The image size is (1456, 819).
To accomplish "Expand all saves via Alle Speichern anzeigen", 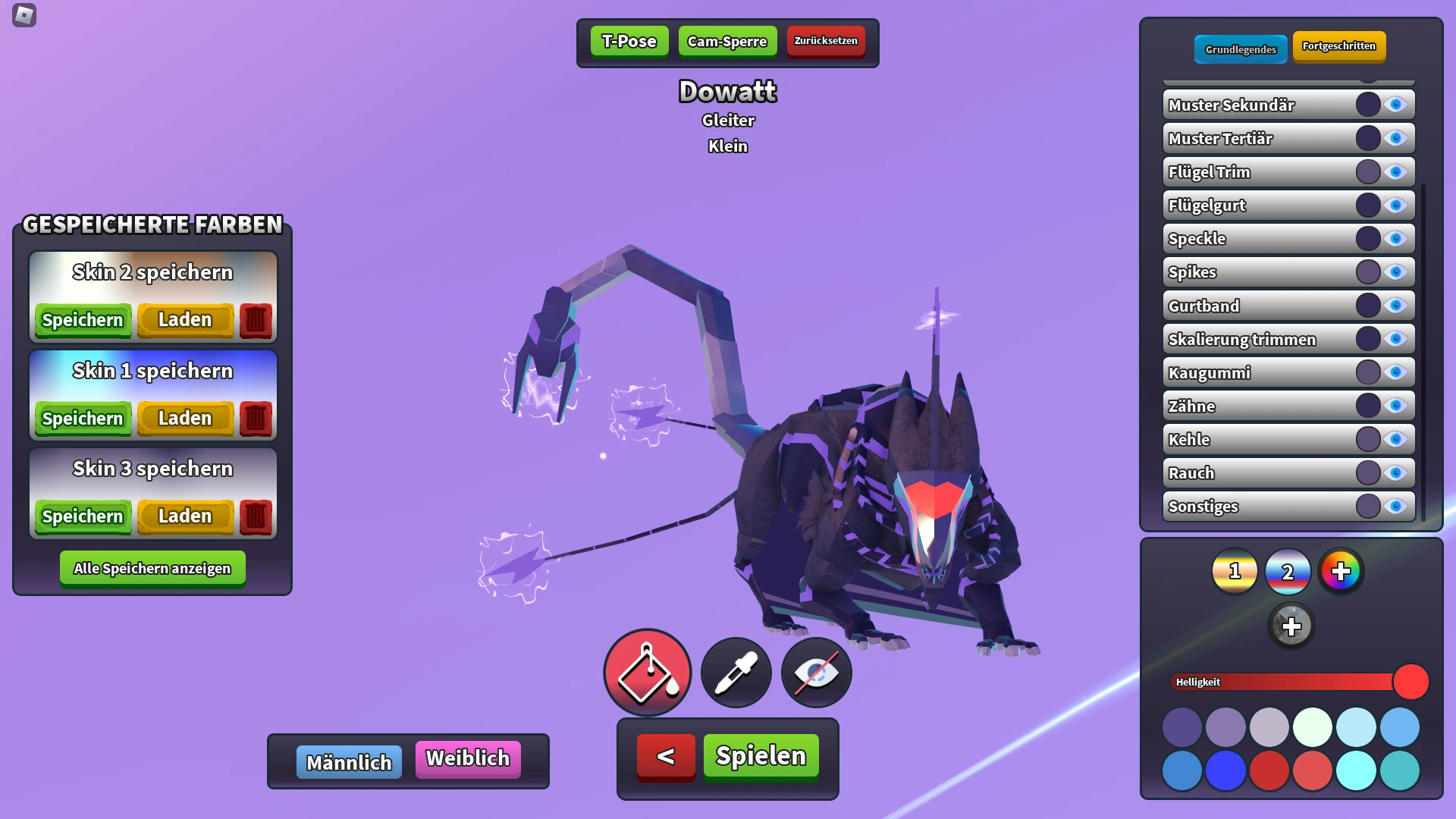I will 152,567.
